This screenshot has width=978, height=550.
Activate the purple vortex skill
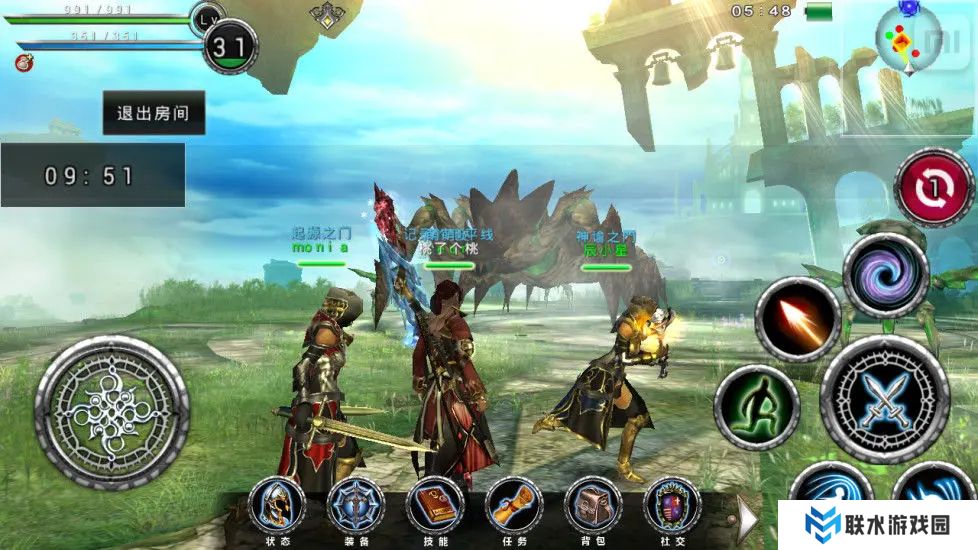point(886,275)
